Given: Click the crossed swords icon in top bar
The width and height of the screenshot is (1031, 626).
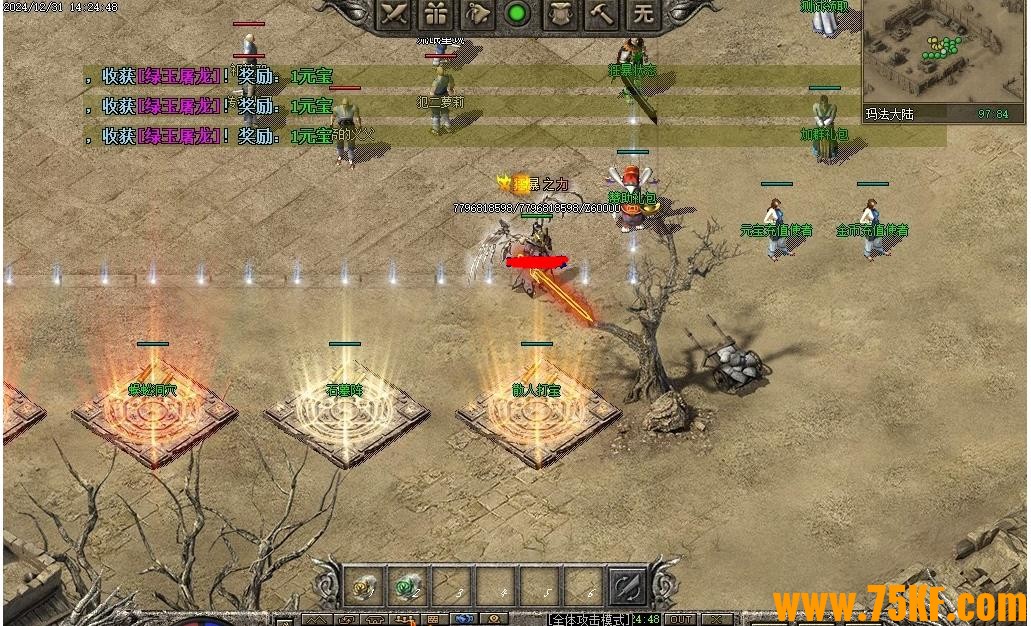Looking at the screenshot, I should coord(397,14).
